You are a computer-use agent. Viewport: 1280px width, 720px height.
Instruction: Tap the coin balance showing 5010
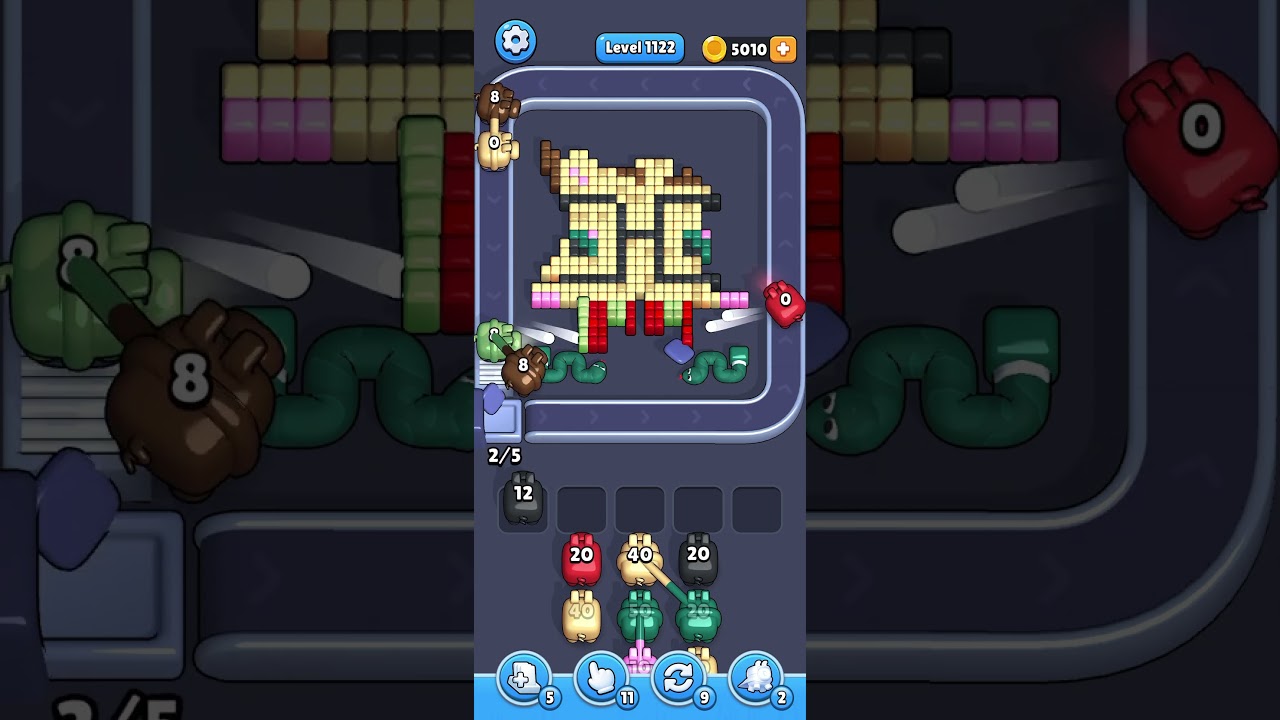[x=745, y=48]
